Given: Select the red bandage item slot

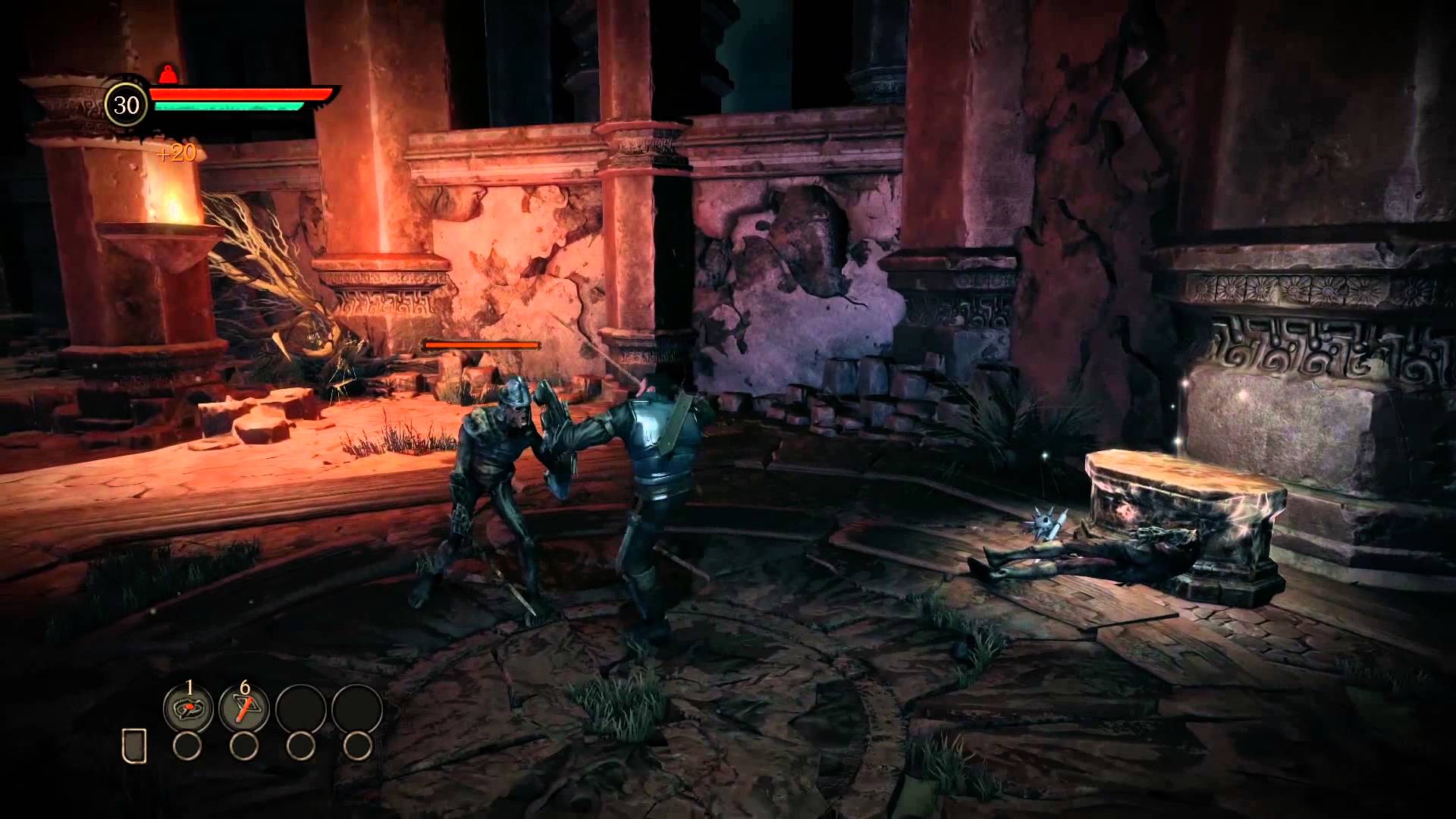Looking at the screenshot, I should (x=188, y=709).
